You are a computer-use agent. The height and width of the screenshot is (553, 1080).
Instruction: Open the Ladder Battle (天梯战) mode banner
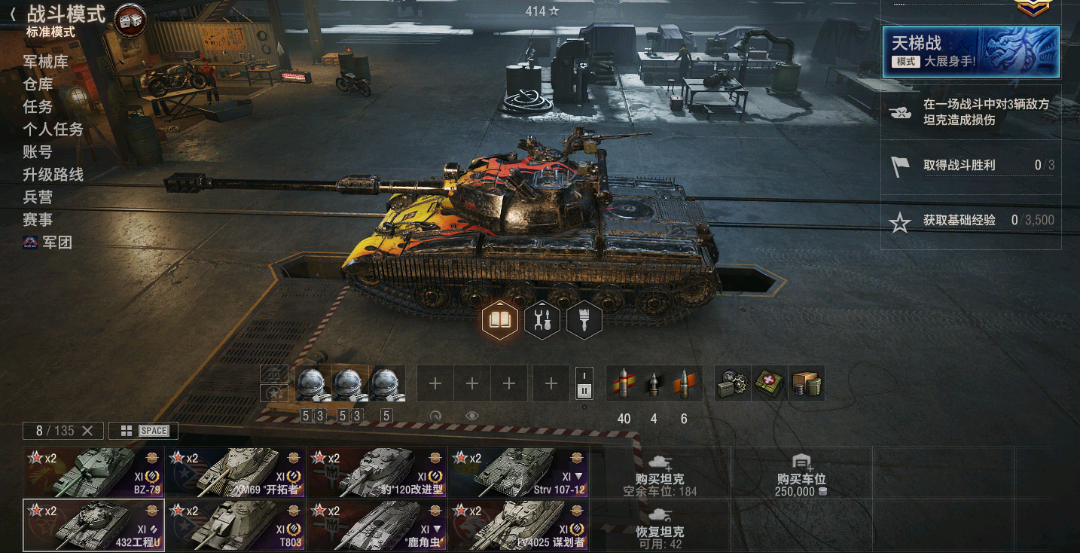(971, 51)
